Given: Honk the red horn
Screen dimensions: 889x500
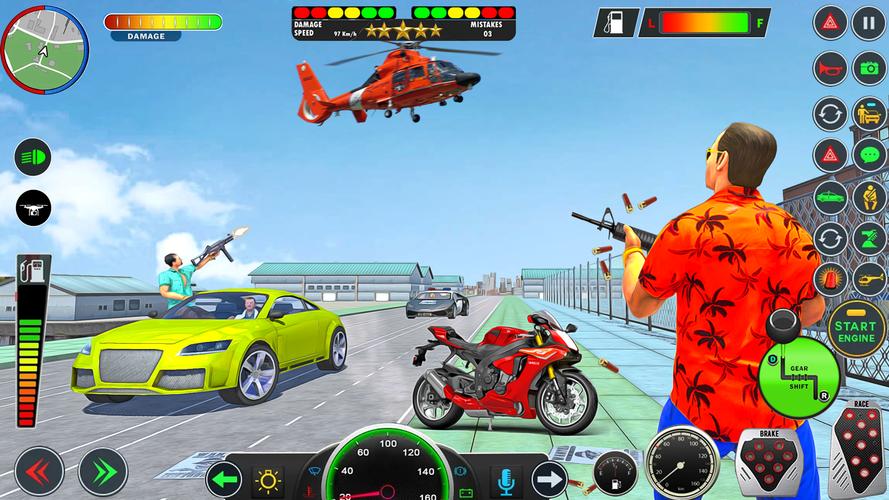Looking at the screenshot, I should [x=830, y=68].
